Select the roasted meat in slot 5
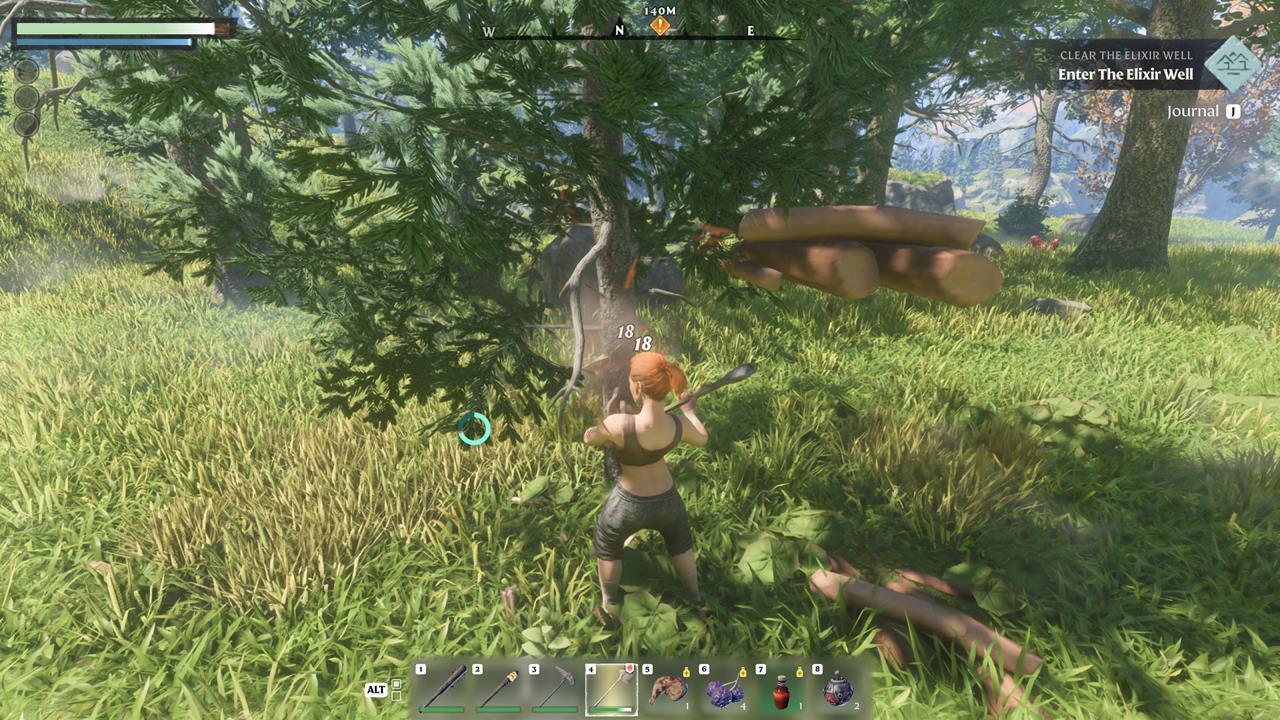Image resolution: width=1280 pixels, height=720 pixels. pyautogui.click(x=667, y=692)
